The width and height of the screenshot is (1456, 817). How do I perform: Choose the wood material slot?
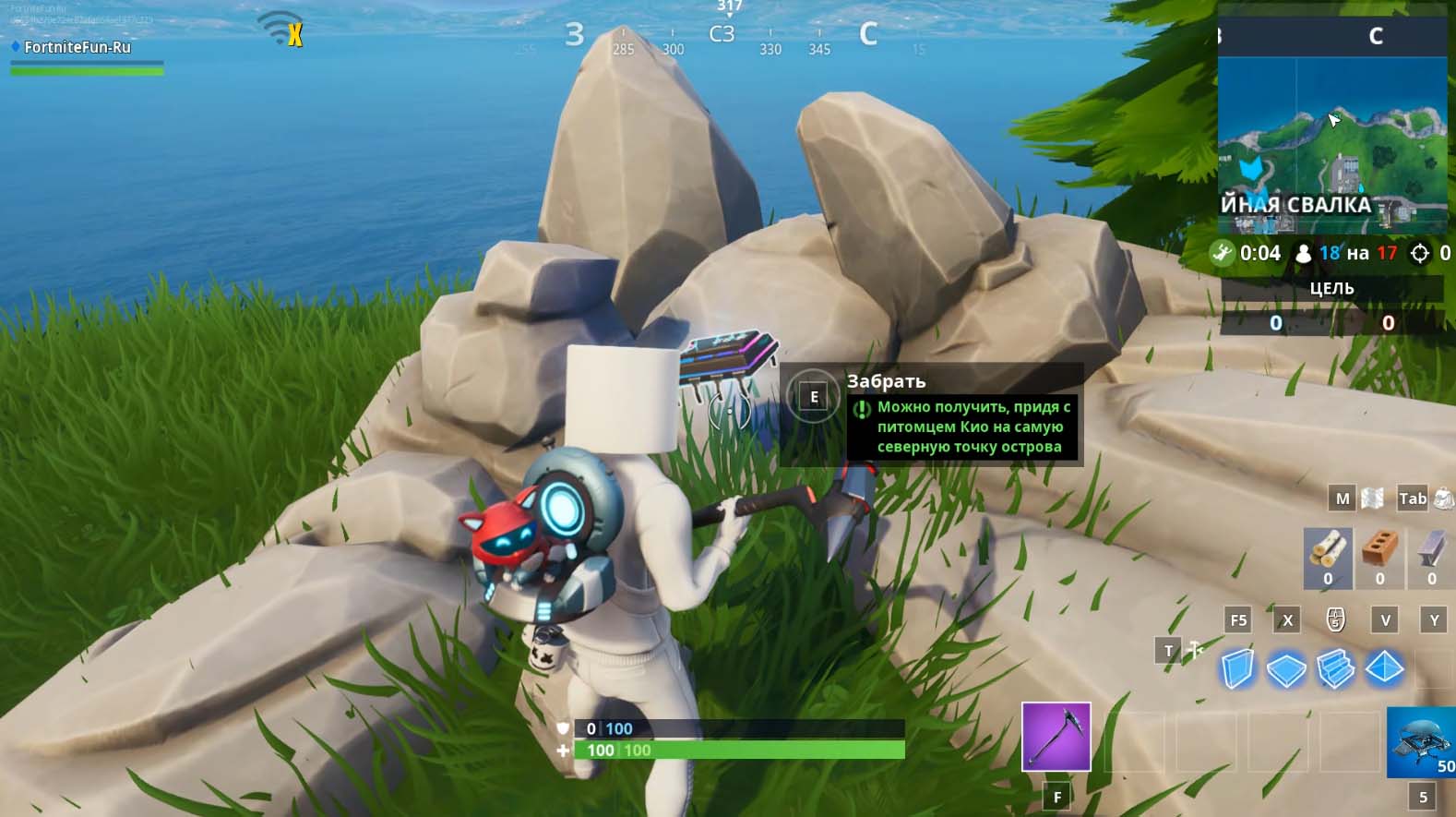point(1327,557)
